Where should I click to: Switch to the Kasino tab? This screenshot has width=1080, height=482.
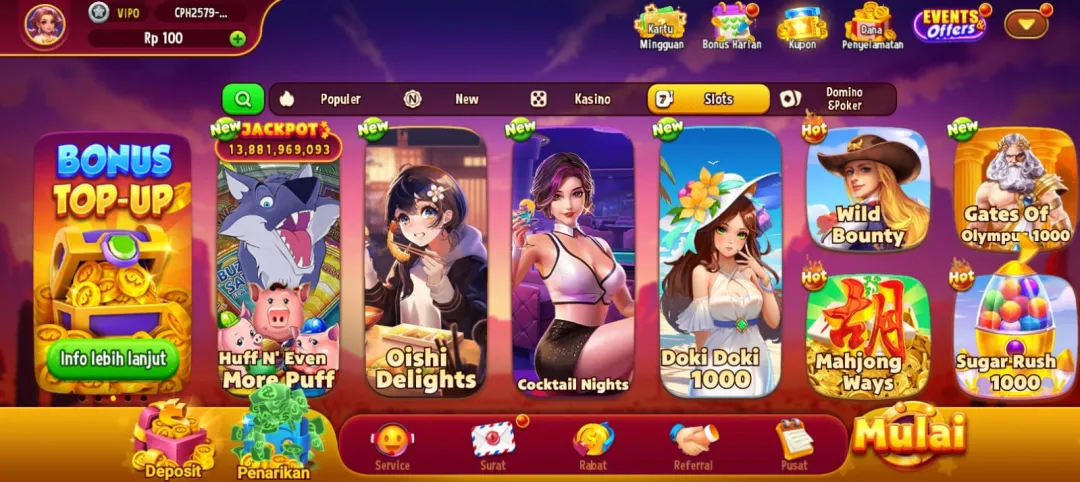[x=573, y=99]
